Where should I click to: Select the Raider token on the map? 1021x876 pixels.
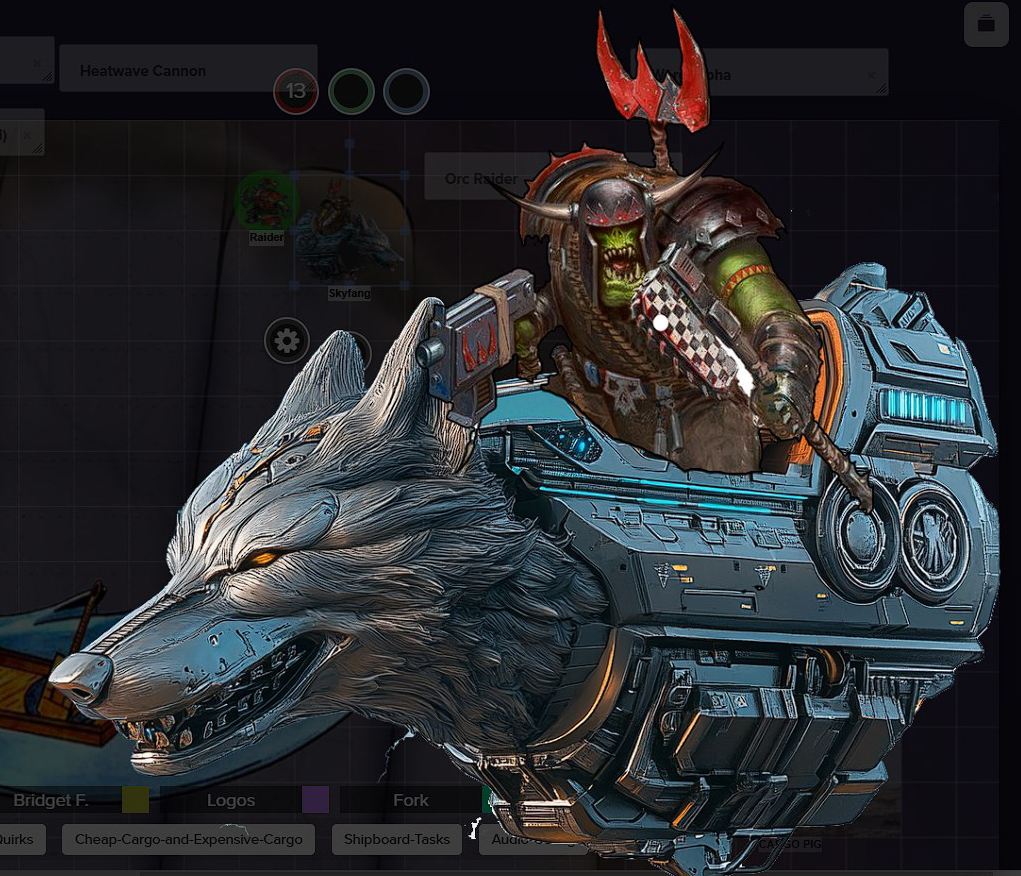tap(265, 203)
